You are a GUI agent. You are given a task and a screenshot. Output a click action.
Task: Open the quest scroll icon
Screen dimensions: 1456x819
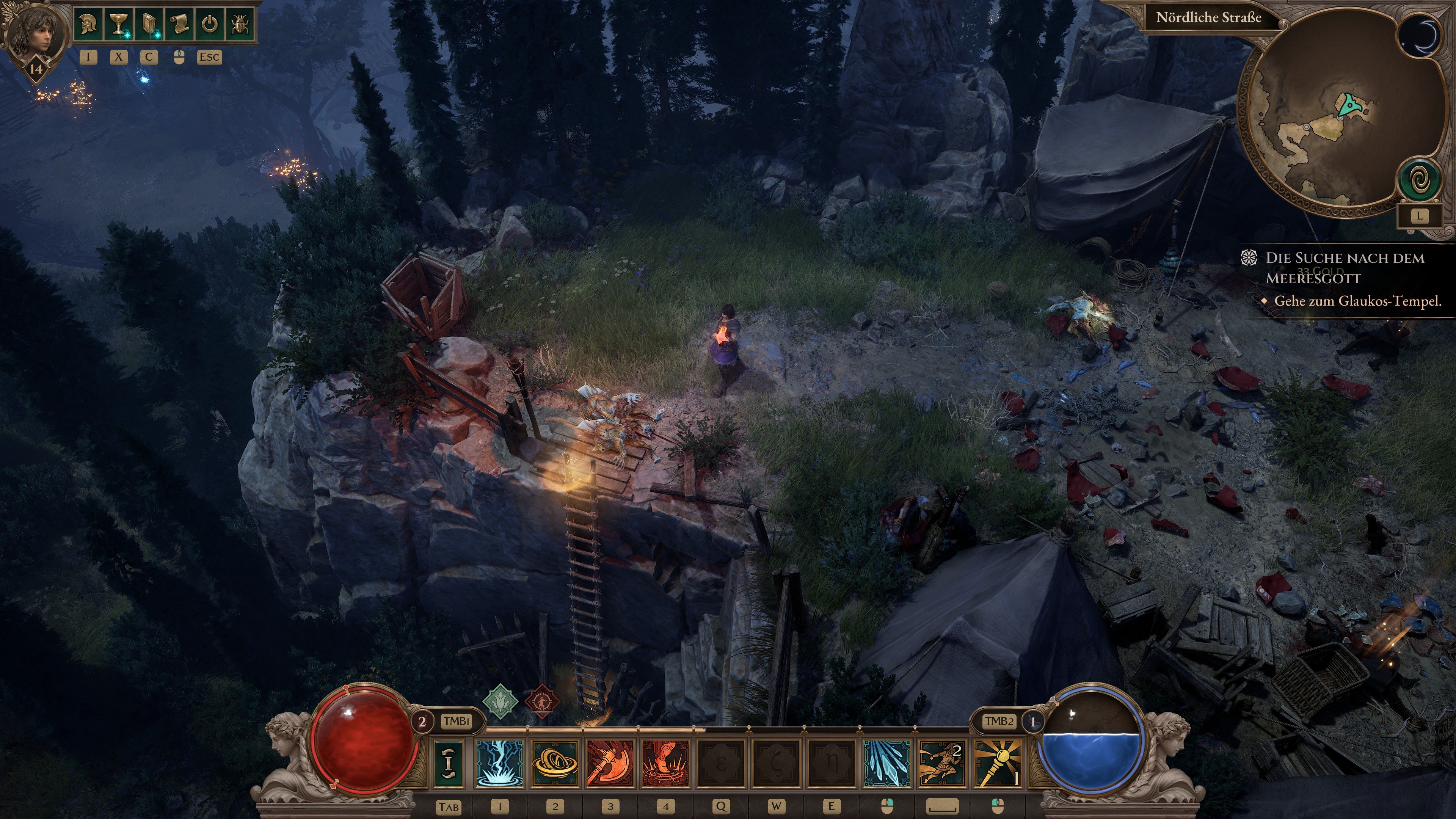click(x=179, y=25)
